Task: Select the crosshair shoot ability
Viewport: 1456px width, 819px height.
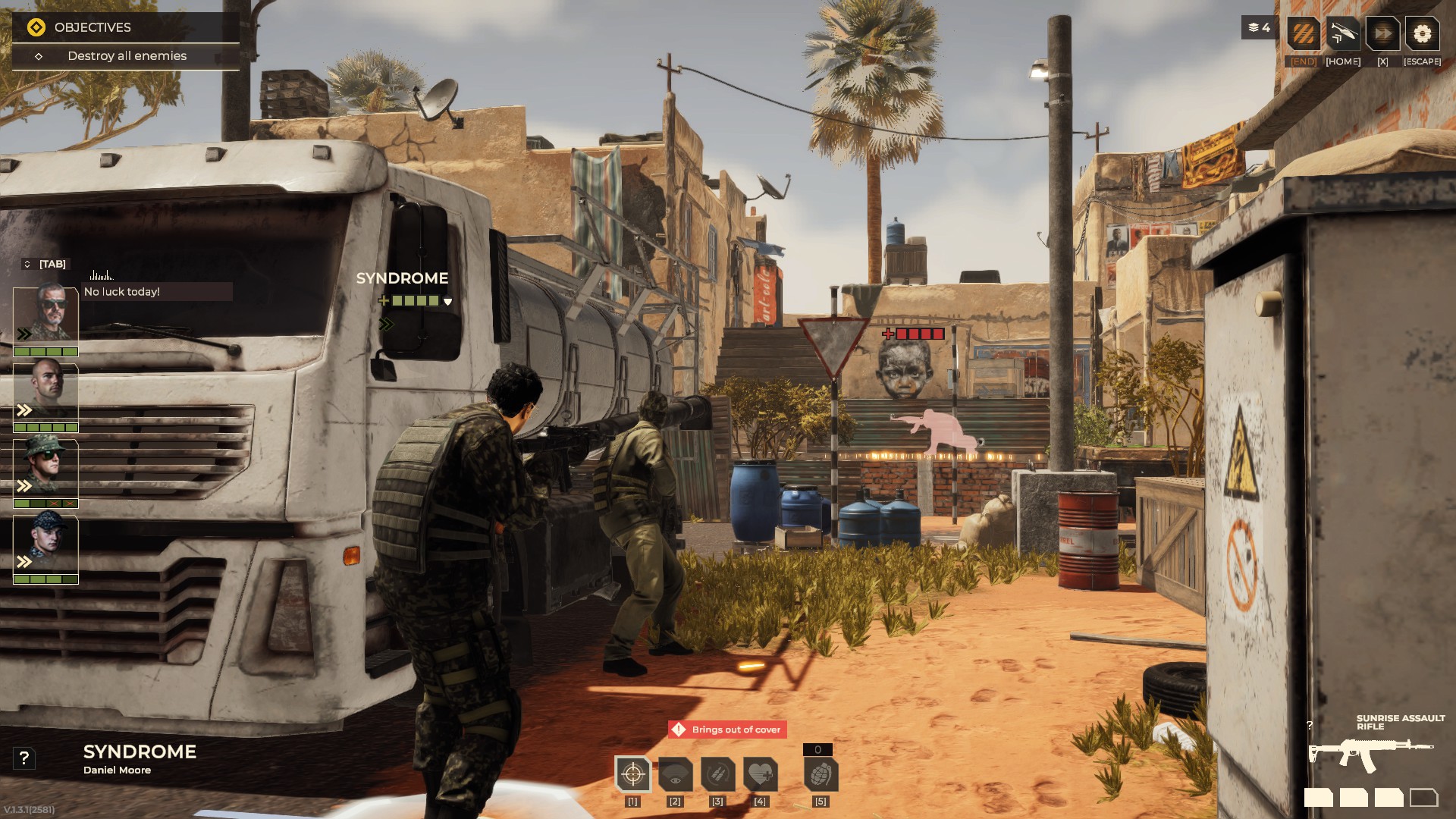Action: coord(632,774)
